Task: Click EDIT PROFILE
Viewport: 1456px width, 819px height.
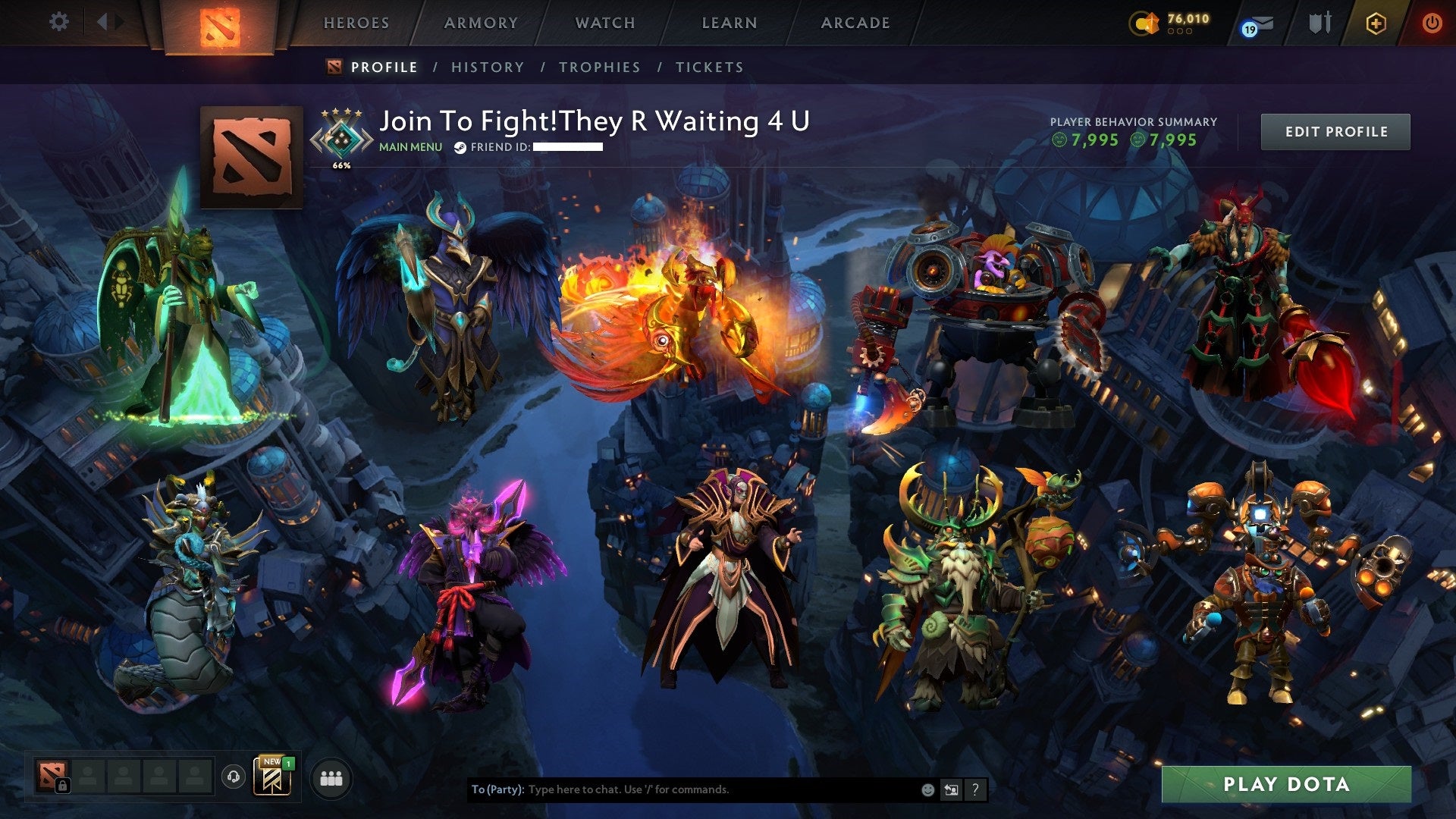Action: pyautogui.click(x=1335, y=130)
